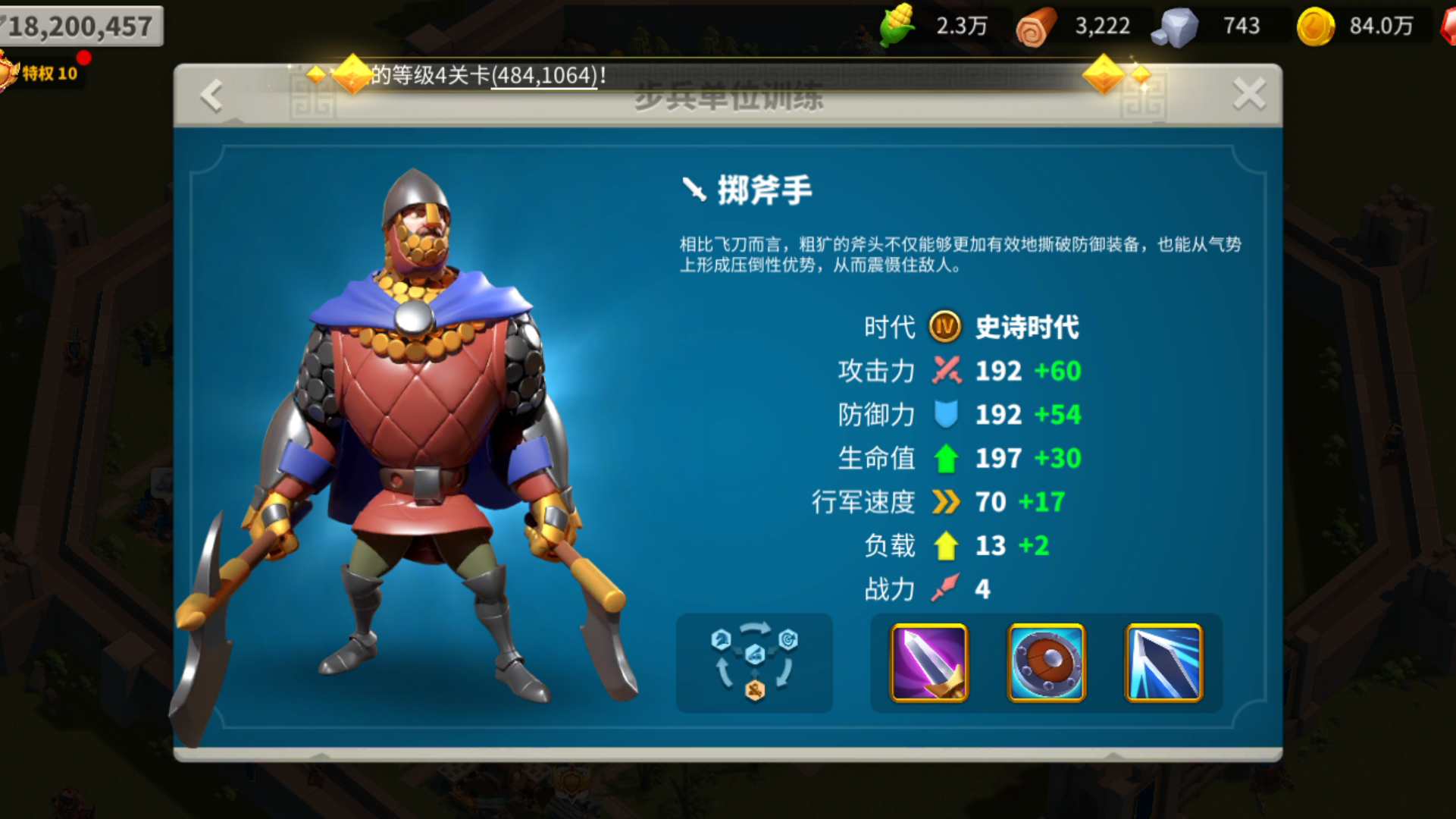Open the corn/food resource panel
1456x819 pixels.
898,25
